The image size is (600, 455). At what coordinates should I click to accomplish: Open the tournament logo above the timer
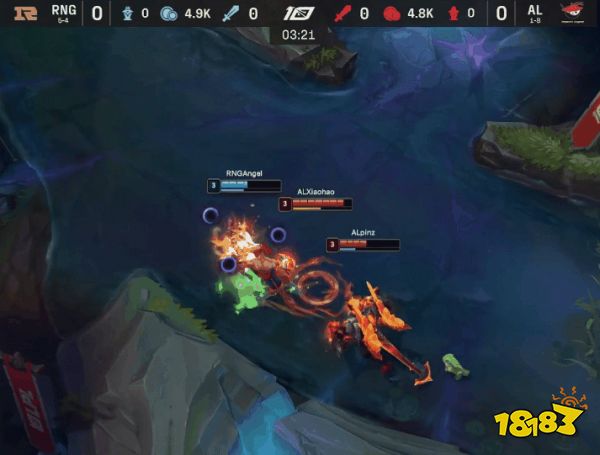[300, 13]
